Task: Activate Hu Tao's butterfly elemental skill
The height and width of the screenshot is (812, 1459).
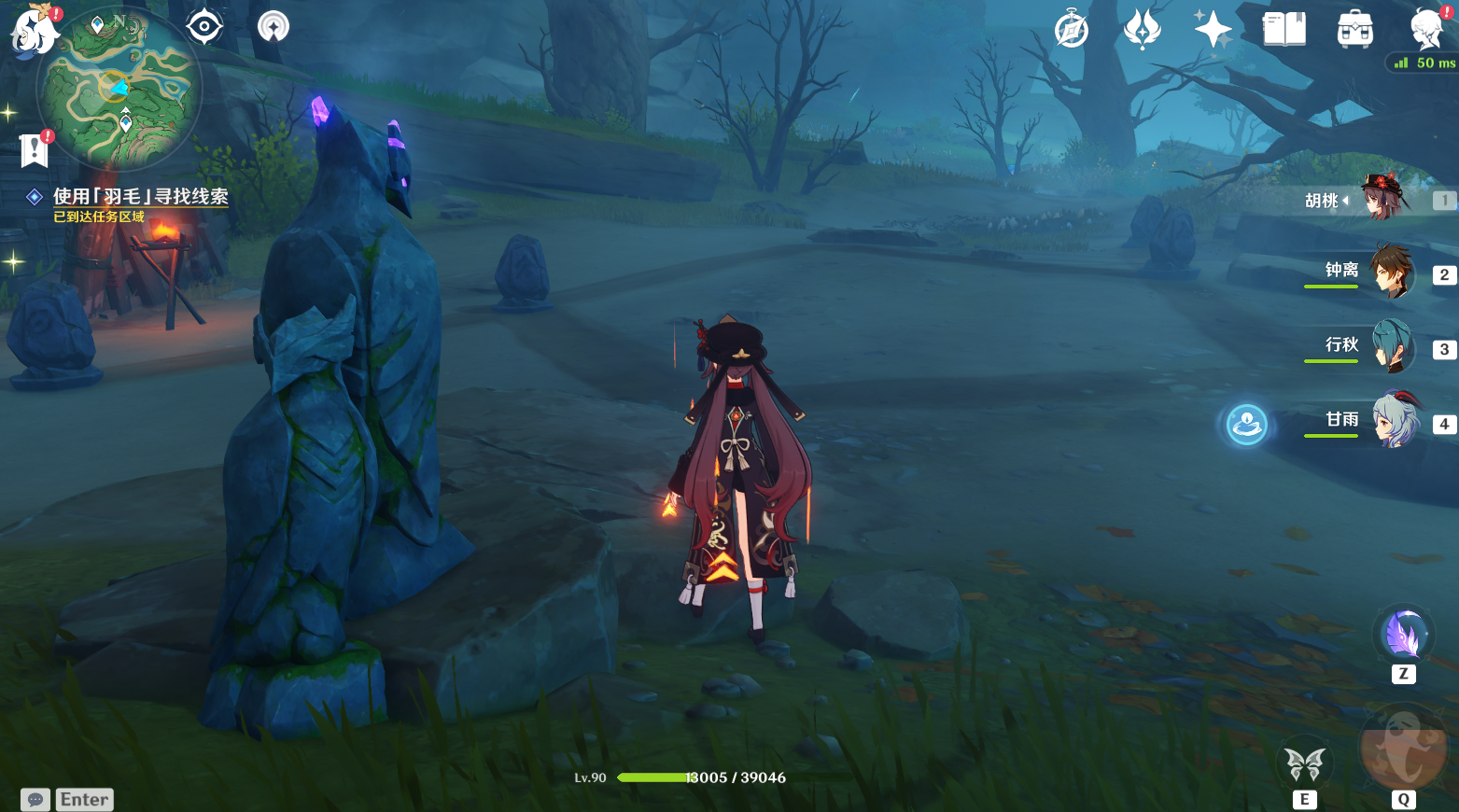Action: tap(1304, 765)
